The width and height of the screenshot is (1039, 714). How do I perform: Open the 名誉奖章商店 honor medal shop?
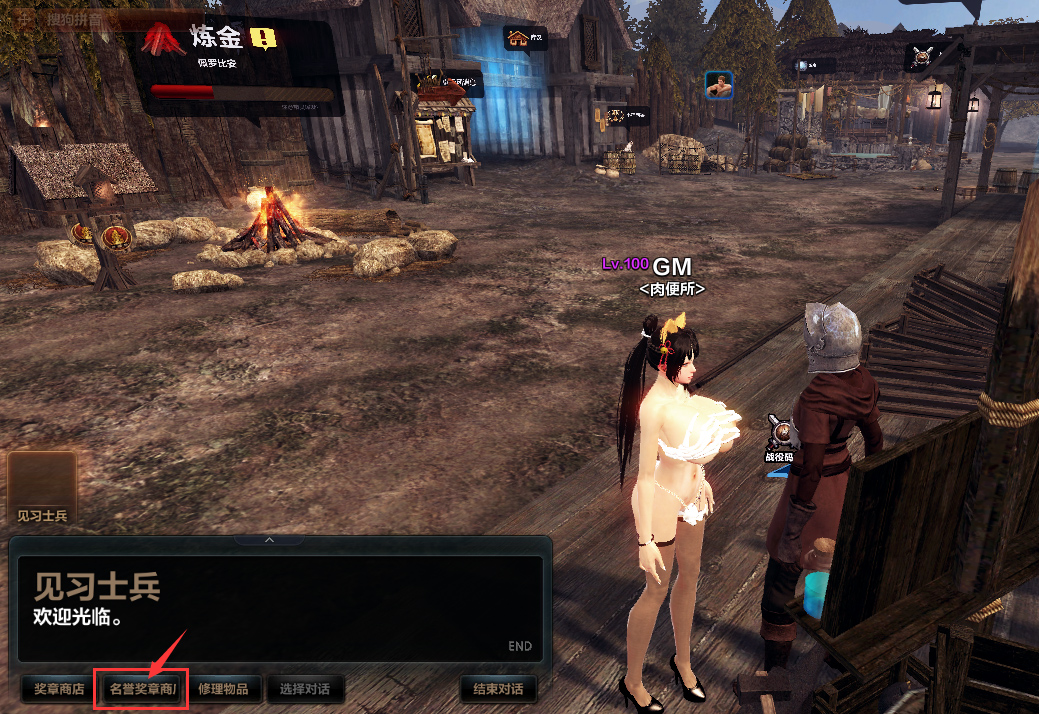141,689
